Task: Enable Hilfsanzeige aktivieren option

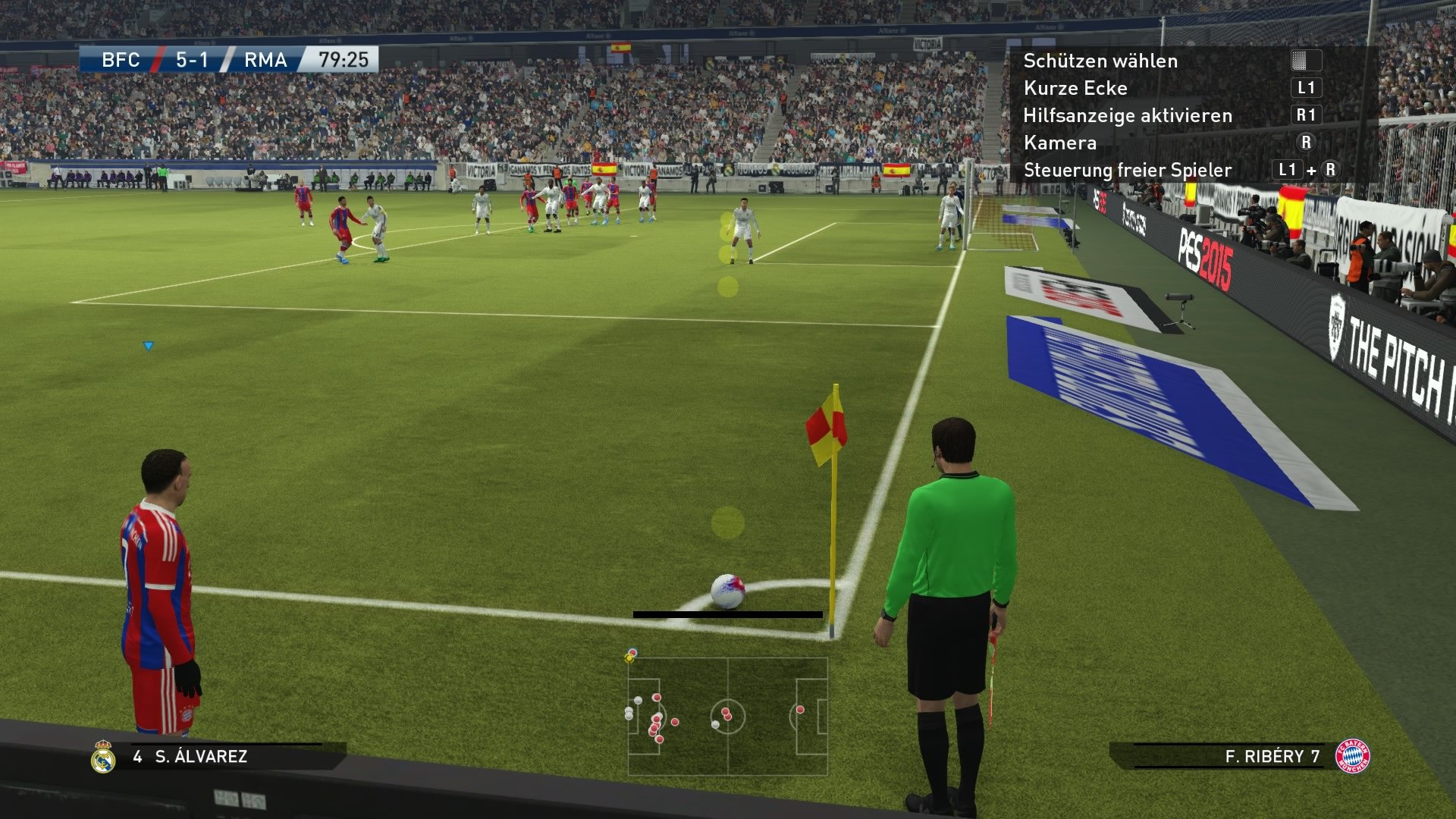Action: (1128, 115)
